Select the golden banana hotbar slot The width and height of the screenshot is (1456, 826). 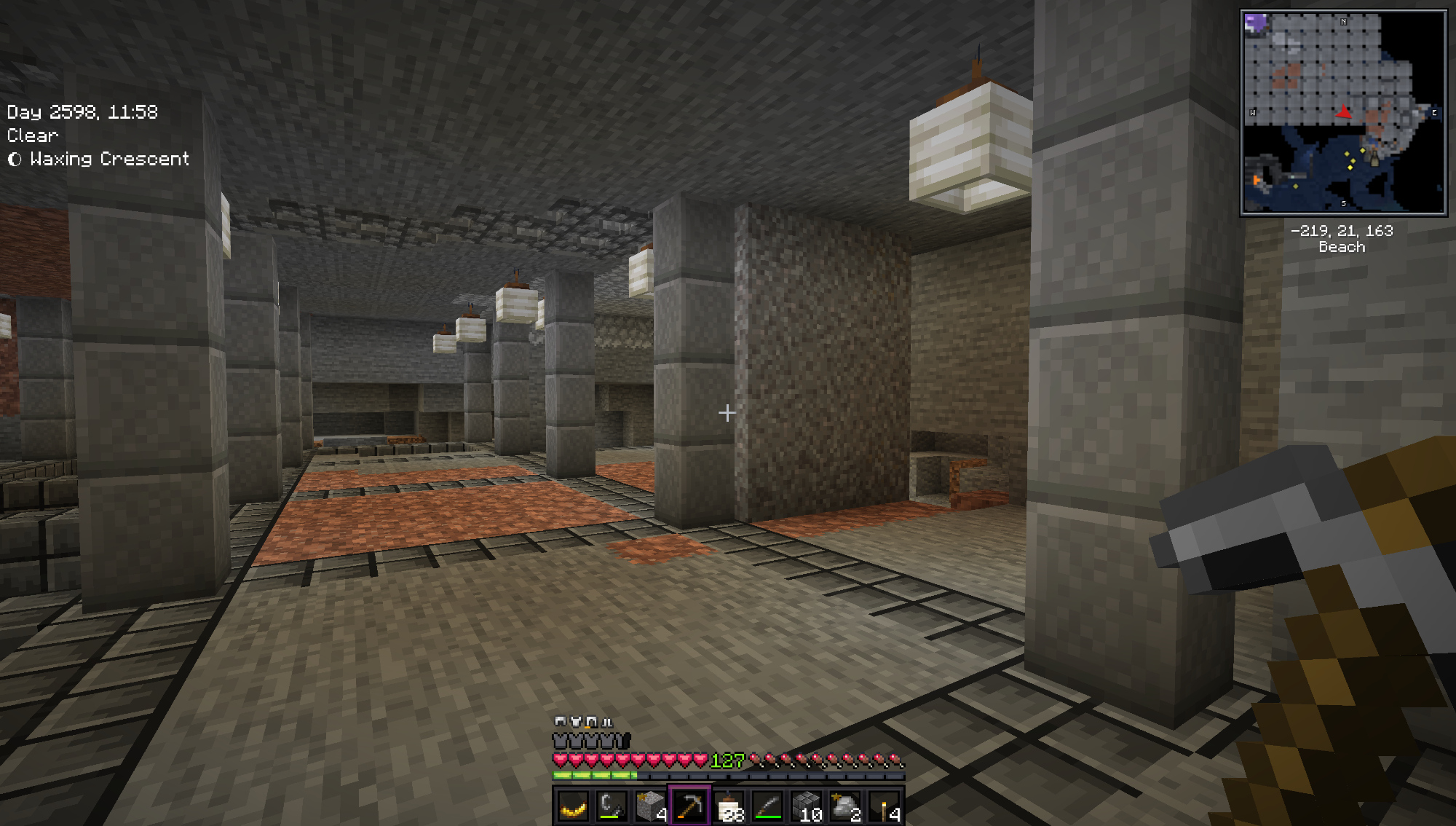tap(573, 806)
